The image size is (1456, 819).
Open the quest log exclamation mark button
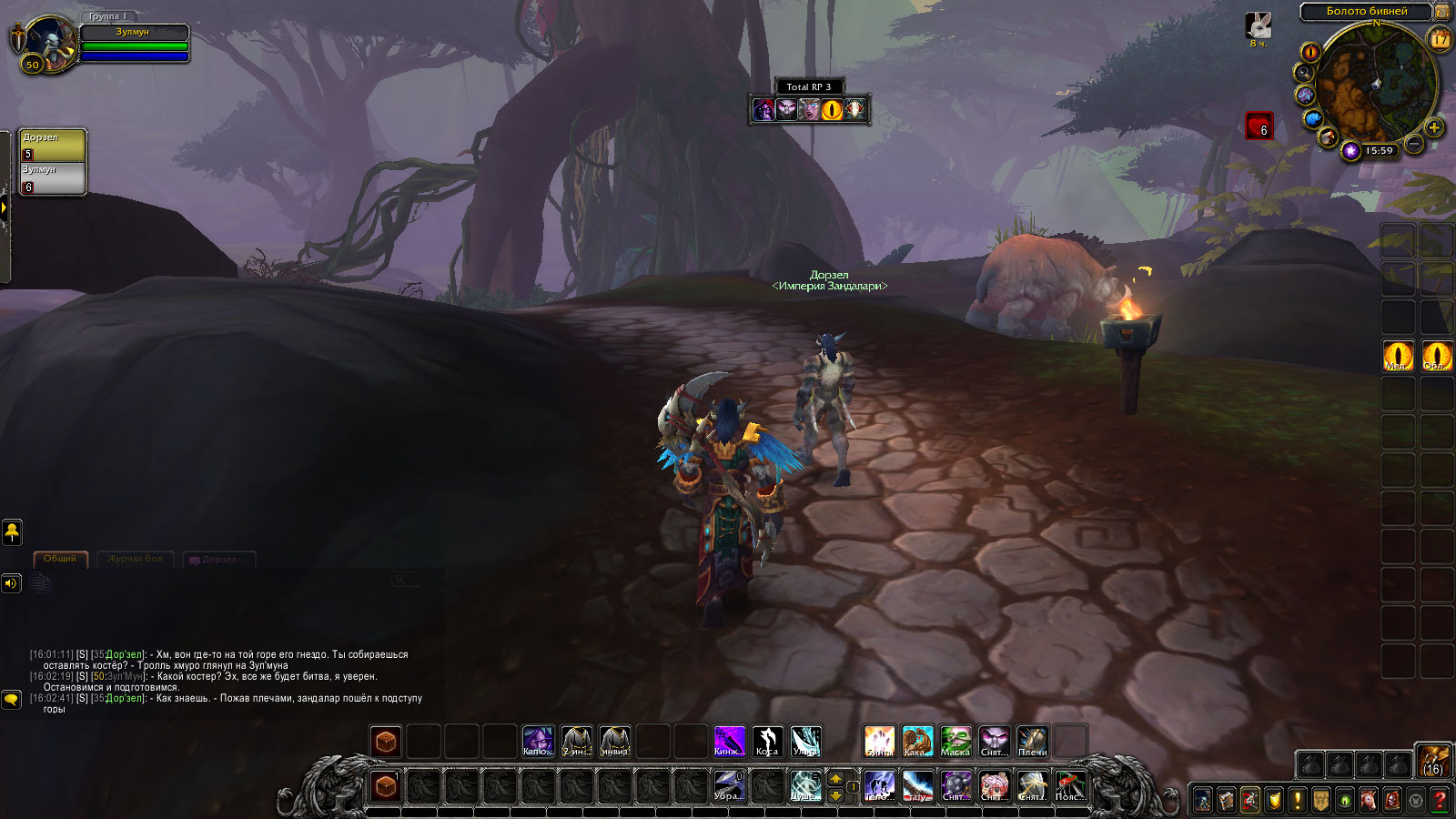click(x=1298, y=800)
